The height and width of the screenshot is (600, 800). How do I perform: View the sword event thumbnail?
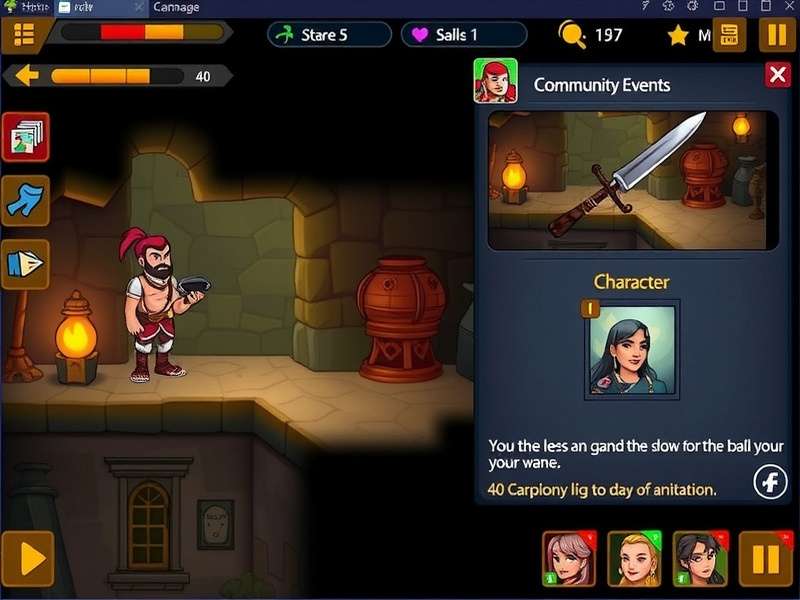click(x=632, y=180)
